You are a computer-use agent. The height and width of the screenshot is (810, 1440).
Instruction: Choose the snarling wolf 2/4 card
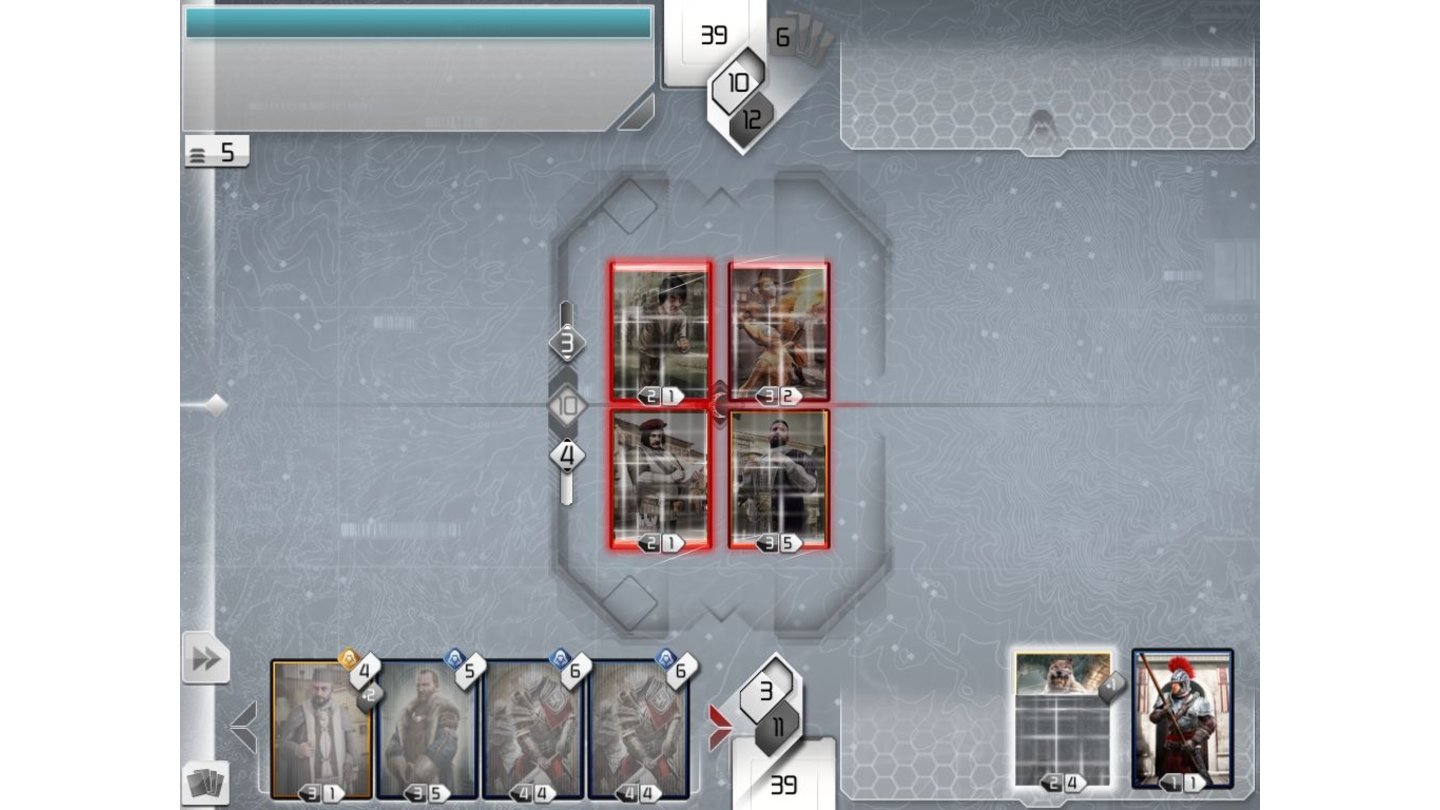(1062, 719)
